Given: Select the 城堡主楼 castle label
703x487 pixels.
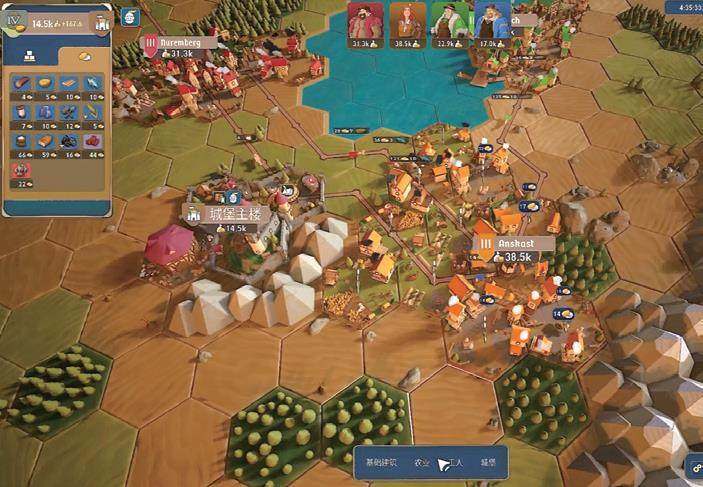Looking at the screenshot, I should click(x=222, y=213).
